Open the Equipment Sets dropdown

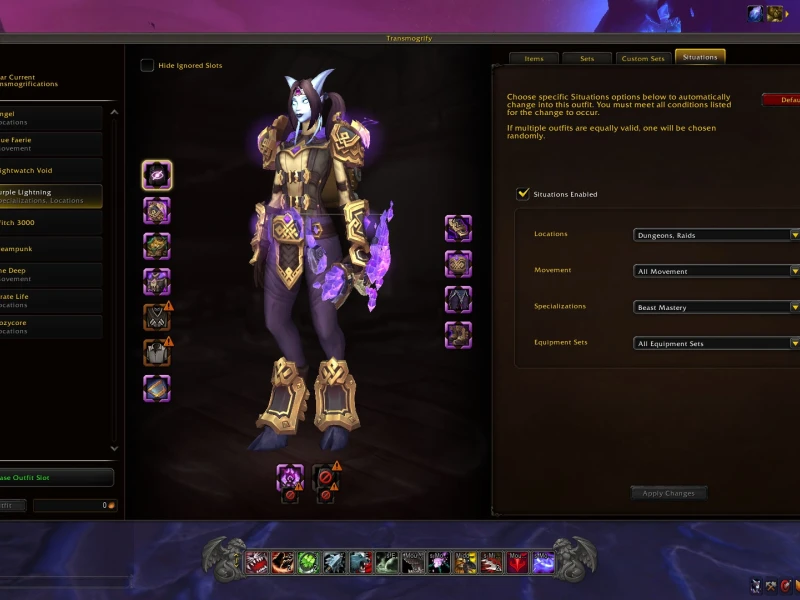(716, 343)
